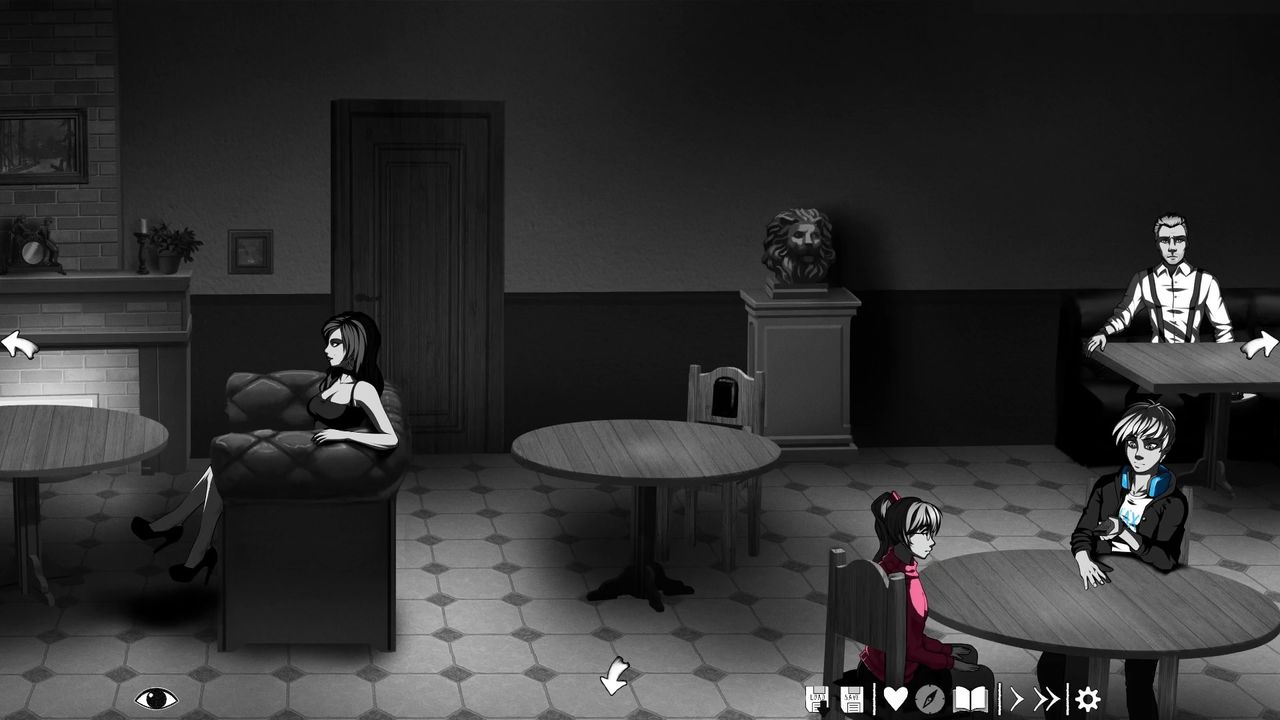Viewport: 1280px width, 720px height.
Task: Move to the right room via arrow
Action: click(1260, 346)
